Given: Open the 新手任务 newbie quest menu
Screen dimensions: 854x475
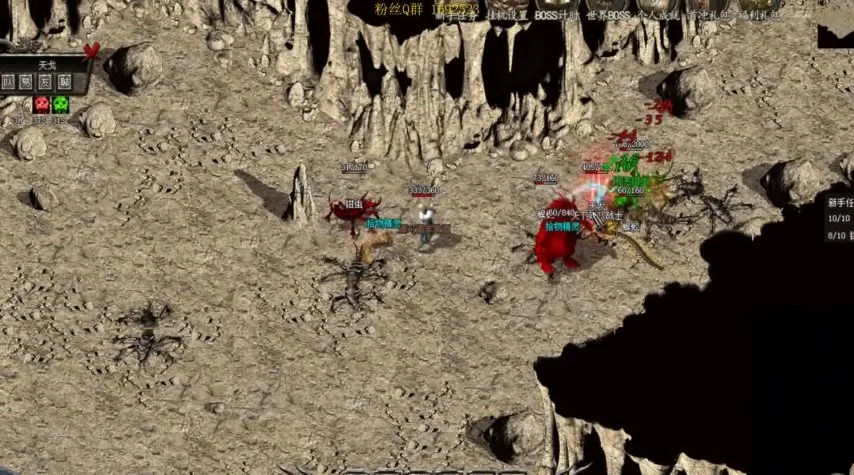Looking at the screenshot, I should coord(451,16).
